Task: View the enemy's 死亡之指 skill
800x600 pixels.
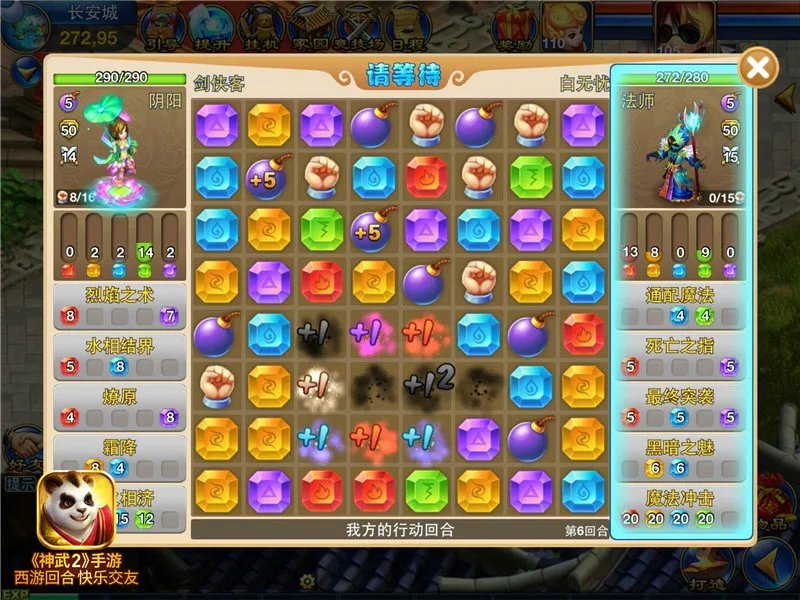Action: pyautogui.click(x=680, y=354)
